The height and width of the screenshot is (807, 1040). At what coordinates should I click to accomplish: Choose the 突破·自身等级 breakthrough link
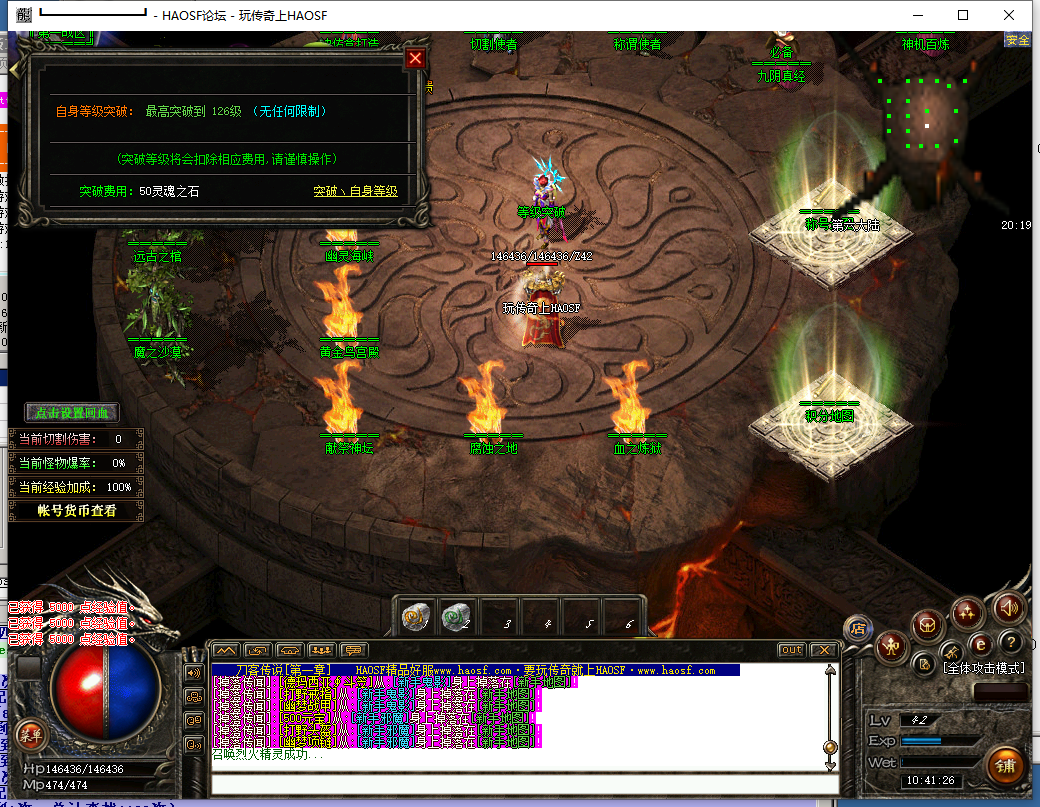coord(355,191)
